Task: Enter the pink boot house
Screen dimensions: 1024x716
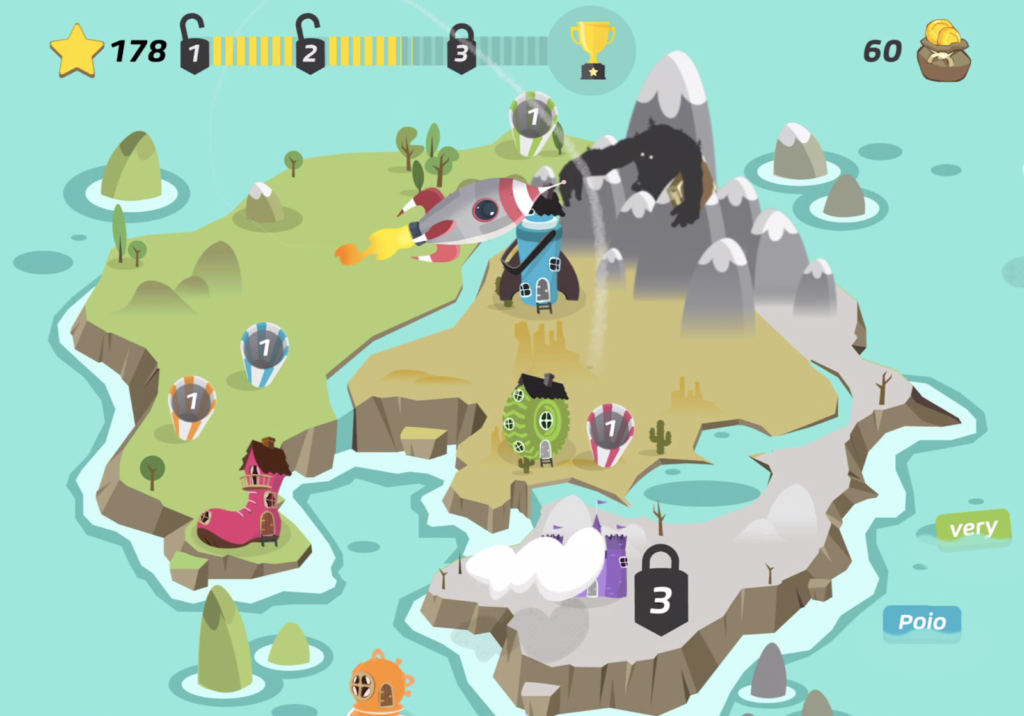Action: coord(248,500)
